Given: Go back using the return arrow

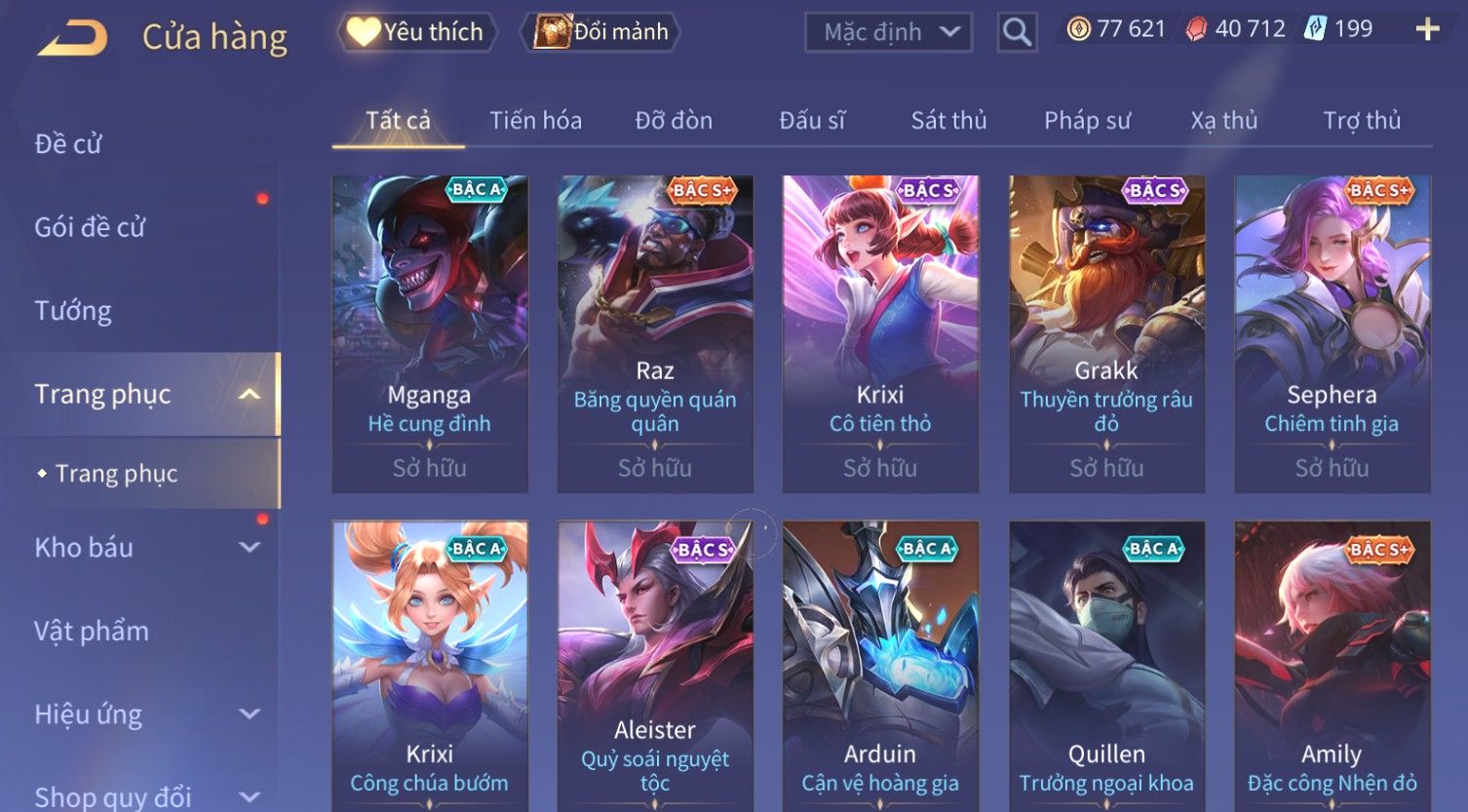Looking at the screenshot, I should pyautogui.click(x=73, y=37).
